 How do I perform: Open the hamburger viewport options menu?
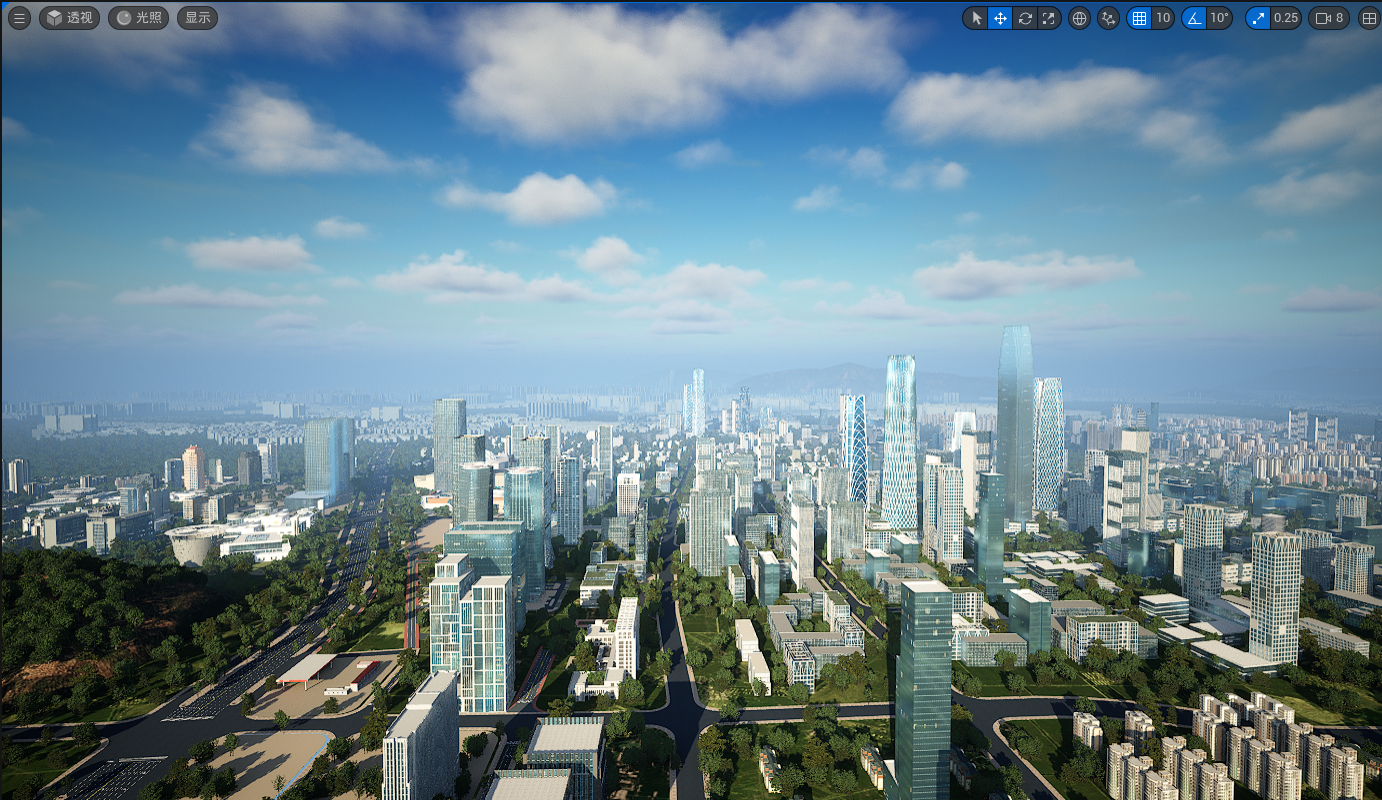19,18
